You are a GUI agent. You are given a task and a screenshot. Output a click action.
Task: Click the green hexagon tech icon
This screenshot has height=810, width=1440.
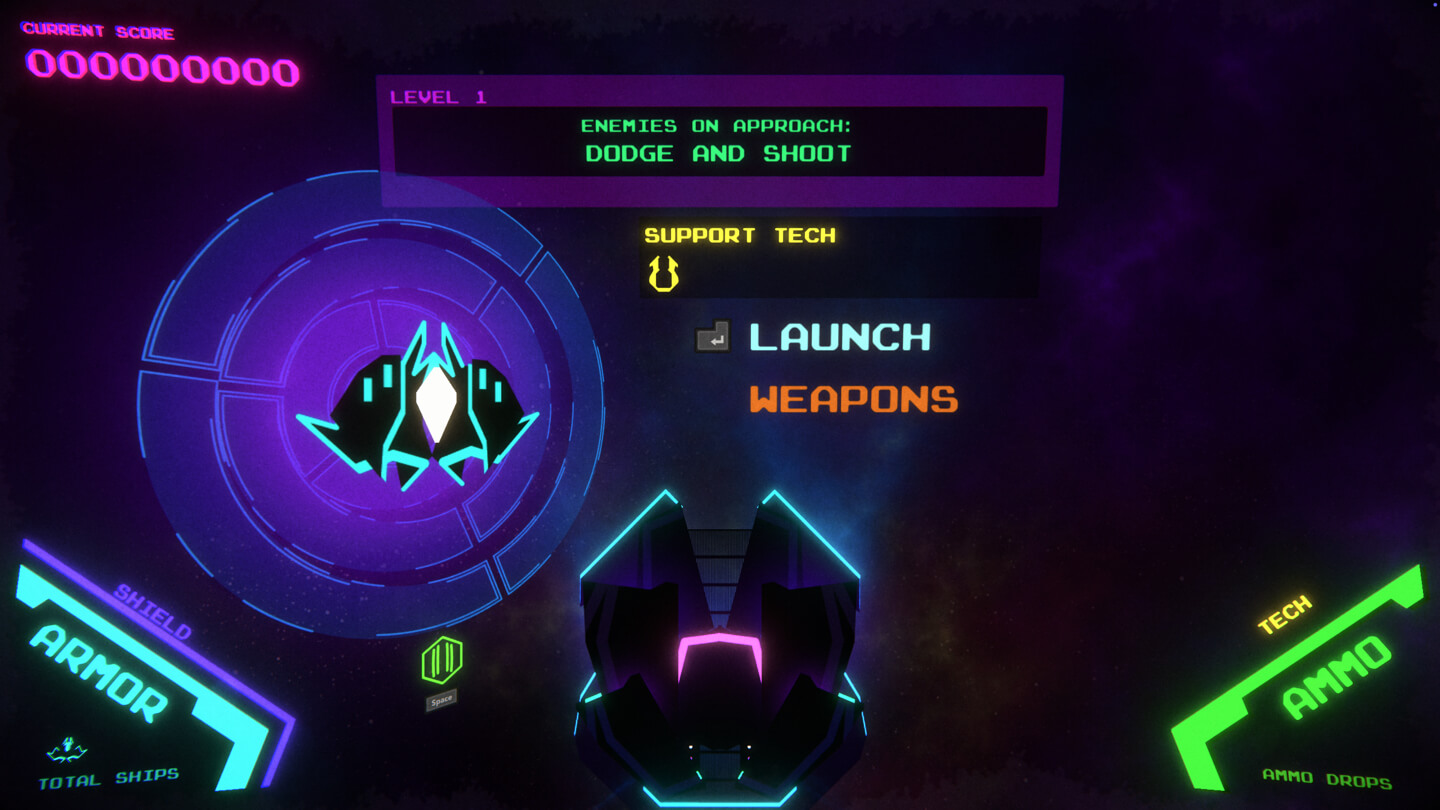click(441, 661)
